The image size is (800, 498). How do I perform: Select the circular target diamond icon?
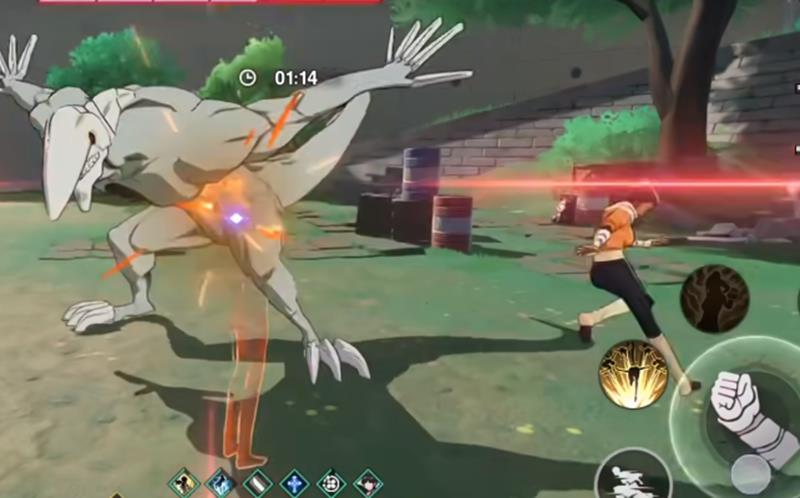click(331, 484)
